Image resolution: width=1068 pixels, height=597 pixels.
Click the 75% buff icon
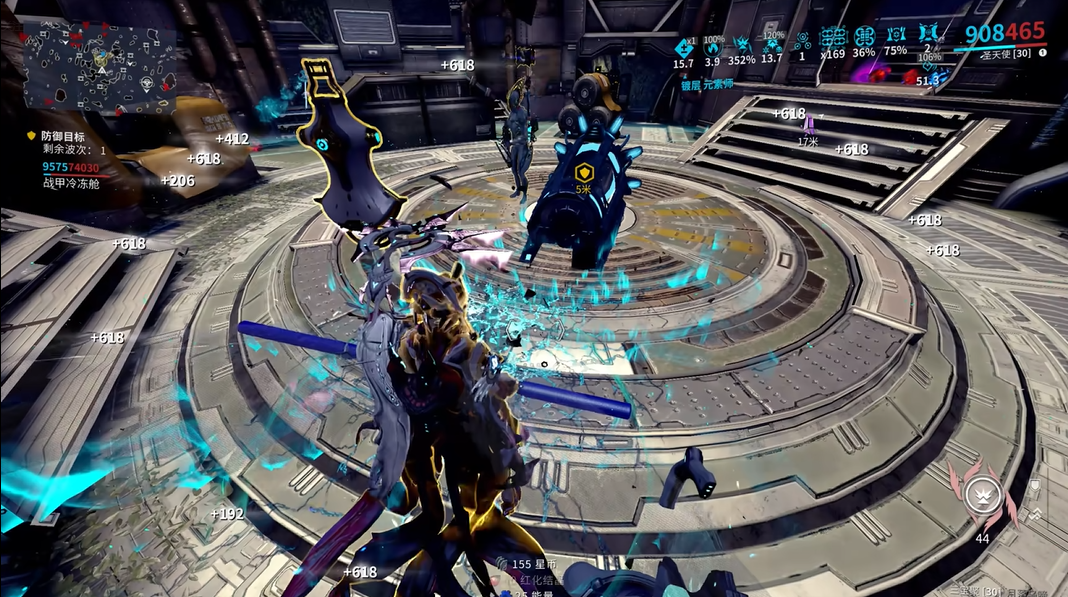[x=895, y=37]
